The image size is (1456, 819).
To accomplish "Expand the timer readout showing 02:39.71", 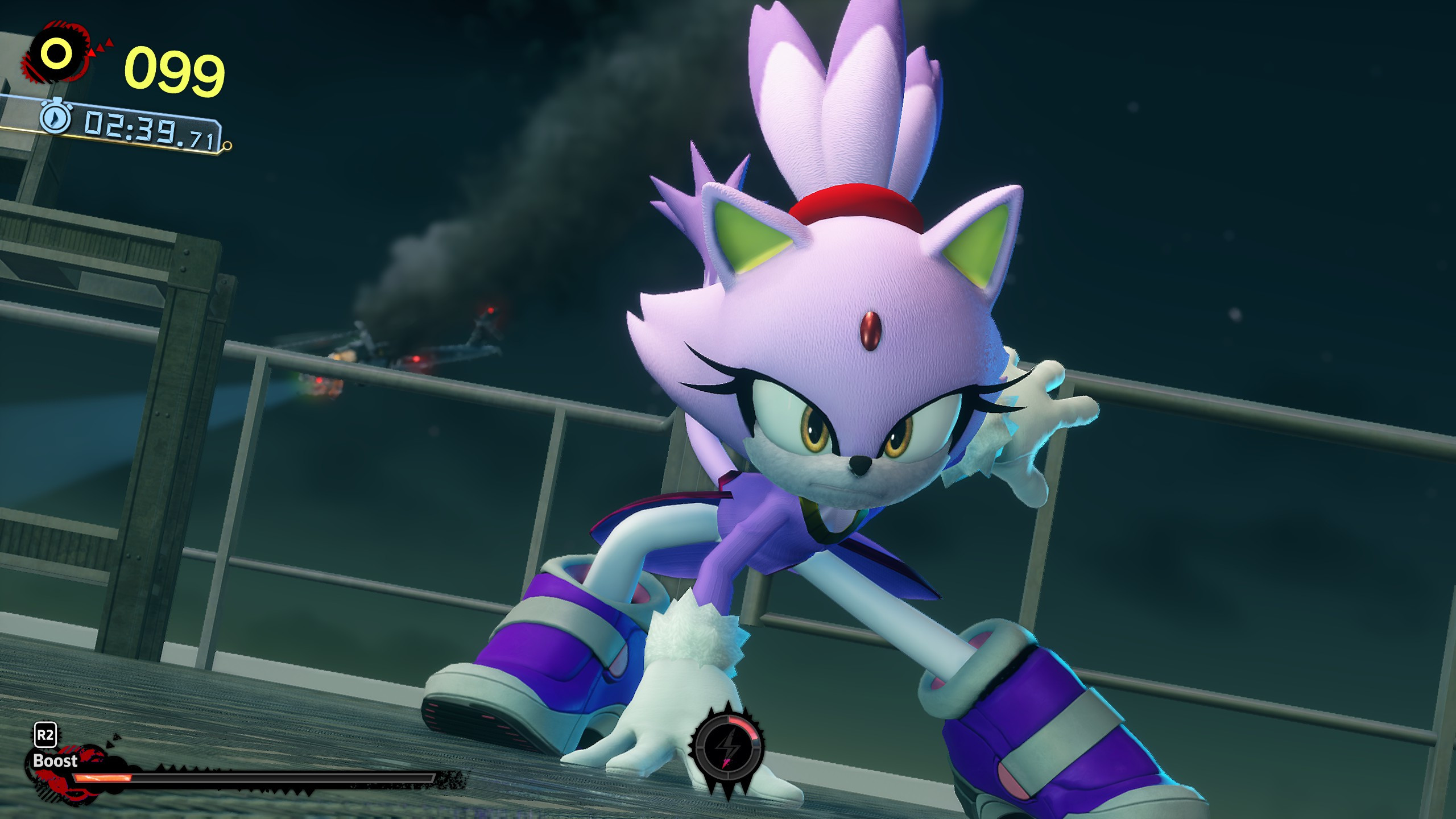I will tap(148, 130).
